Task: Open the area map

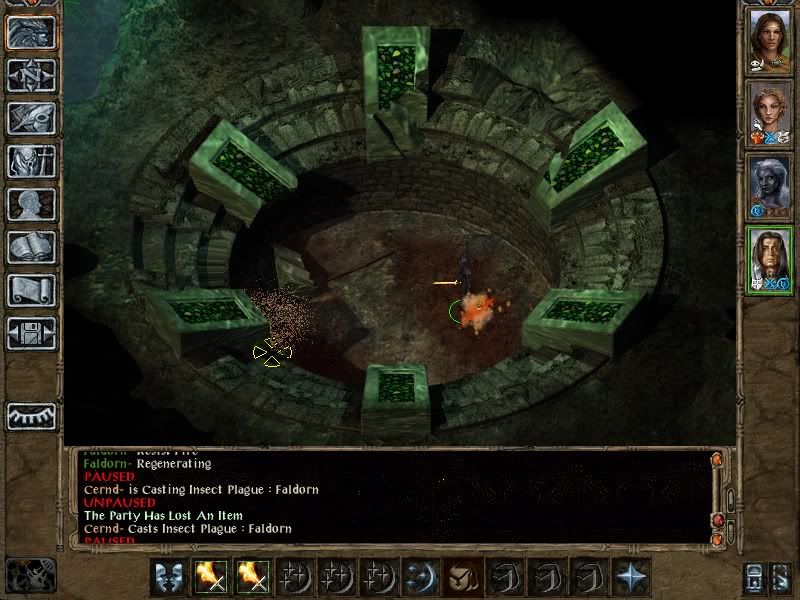Action: [x=30, y=75]
